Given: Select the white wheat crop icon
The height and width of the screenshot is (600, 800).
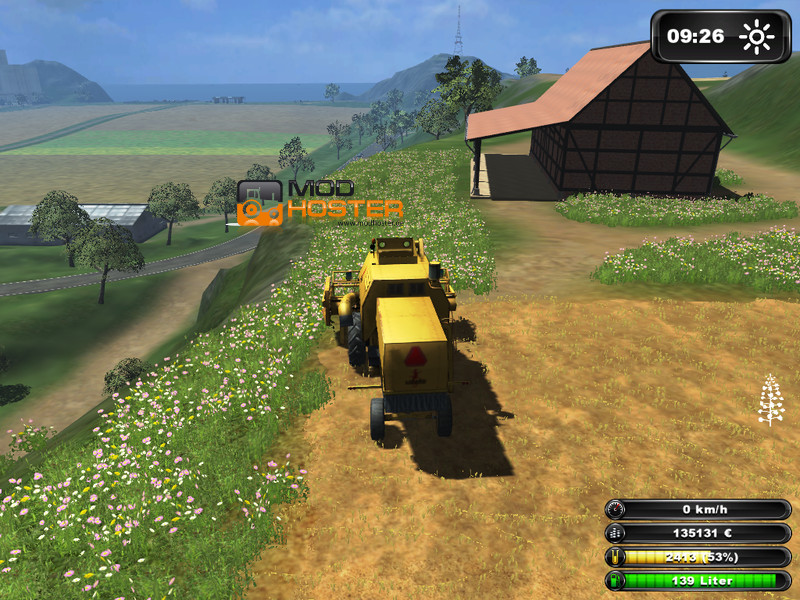Looking at the screenshot, I should [x=770, y=400].
